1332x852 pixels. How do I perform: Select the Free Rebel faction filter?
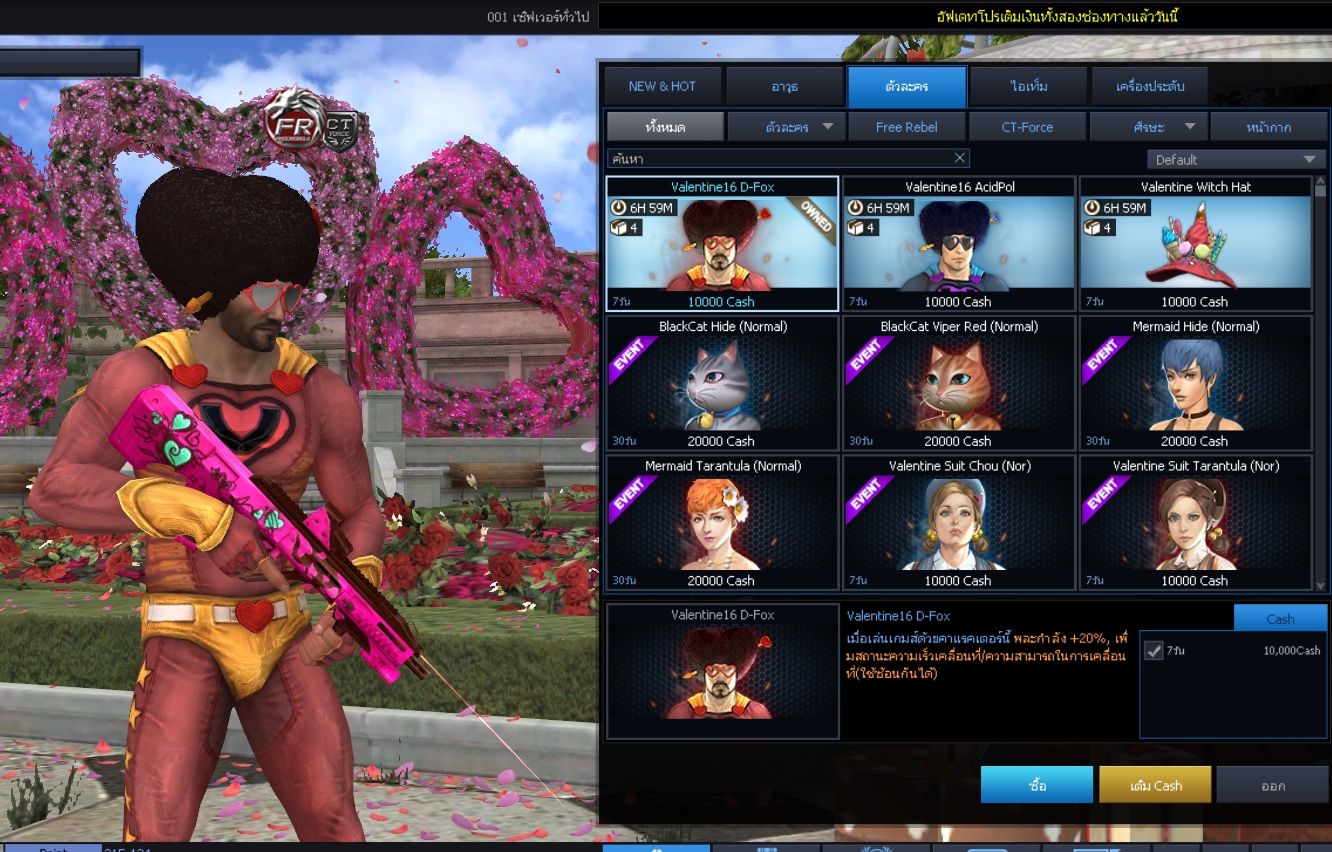(x=906, y=126)
